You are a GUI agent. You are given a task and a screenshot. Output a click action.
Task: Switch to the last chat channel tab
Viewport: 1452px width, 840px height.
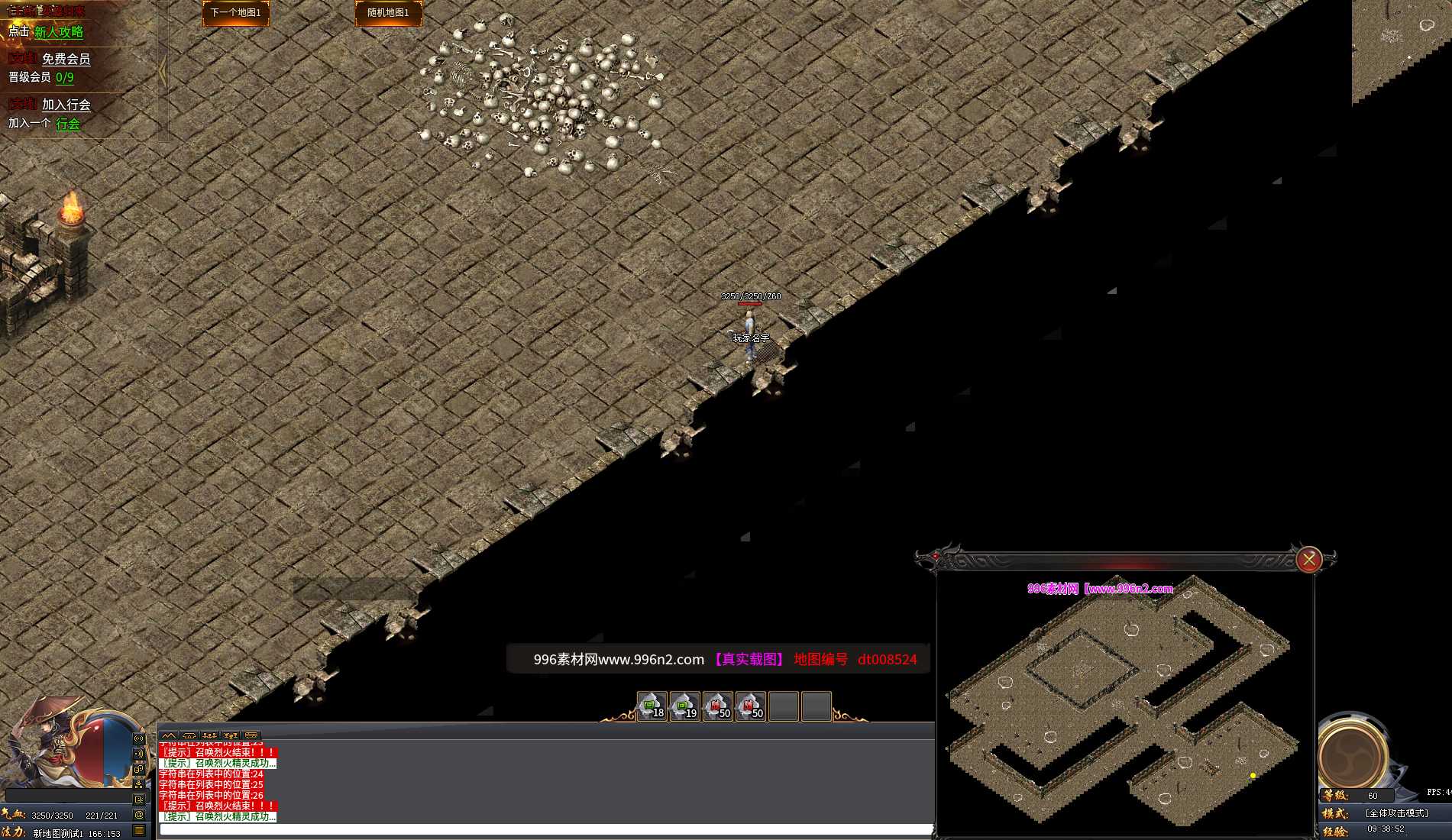point(251,735)
